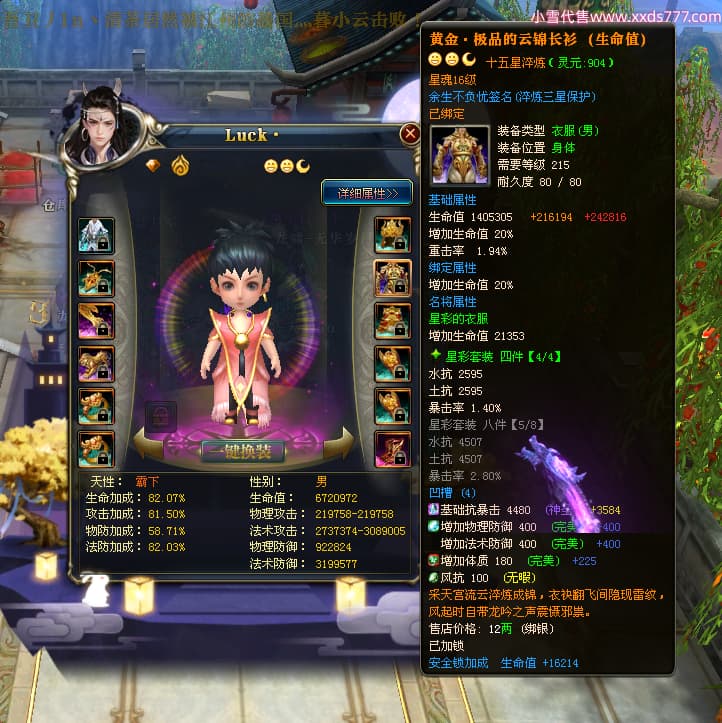722x723 pixels.
Task: Select the purple weapon equipment slot
Action: click(x=96, y=321)
